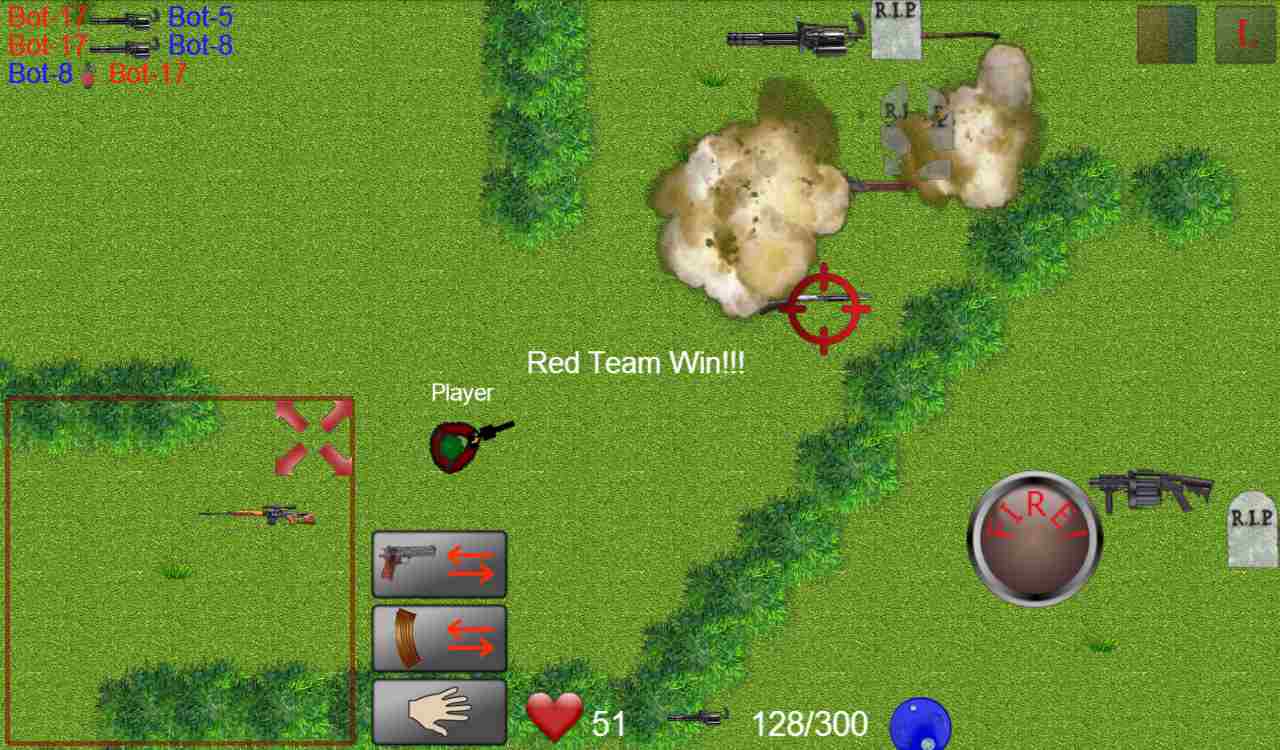
Task: Click the sniper rifle lying on the grass
Action: point(258,515)
